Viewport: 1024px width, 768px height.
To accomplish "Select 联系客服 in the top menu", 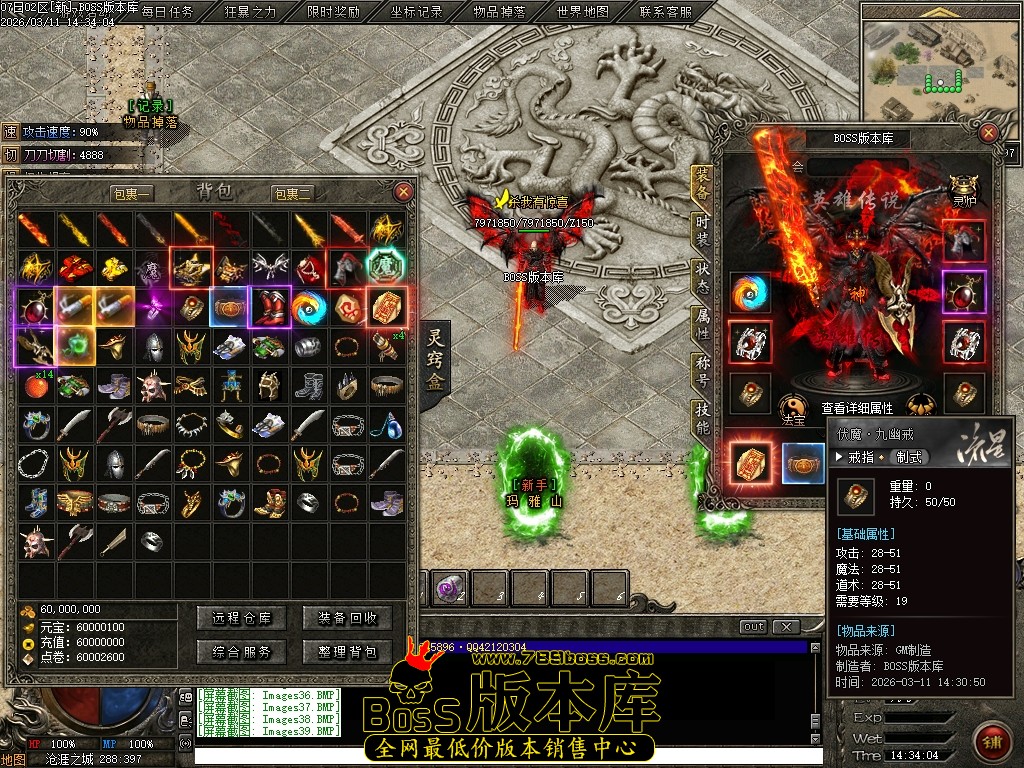I will [665, 12].
